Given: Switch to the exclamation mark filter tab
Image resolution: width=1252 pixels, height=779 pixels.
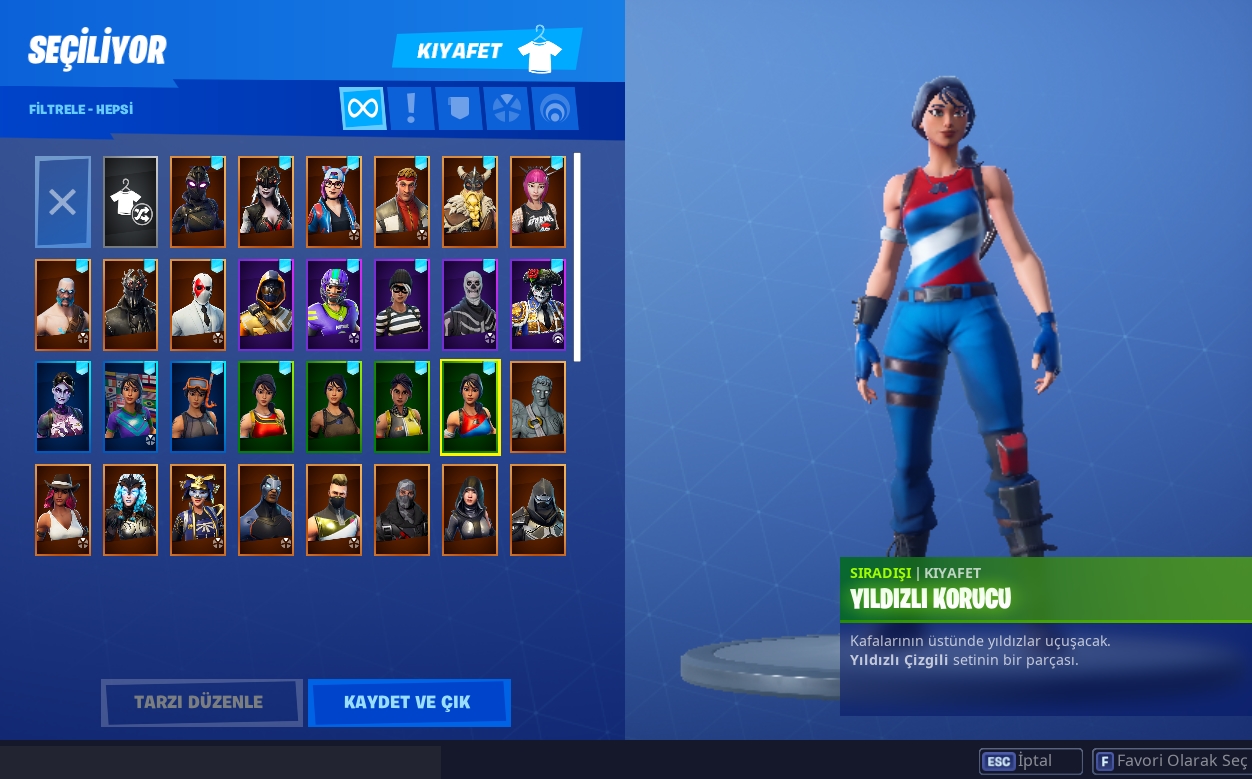Looking at the screenshot, I should tap(410, 108).
